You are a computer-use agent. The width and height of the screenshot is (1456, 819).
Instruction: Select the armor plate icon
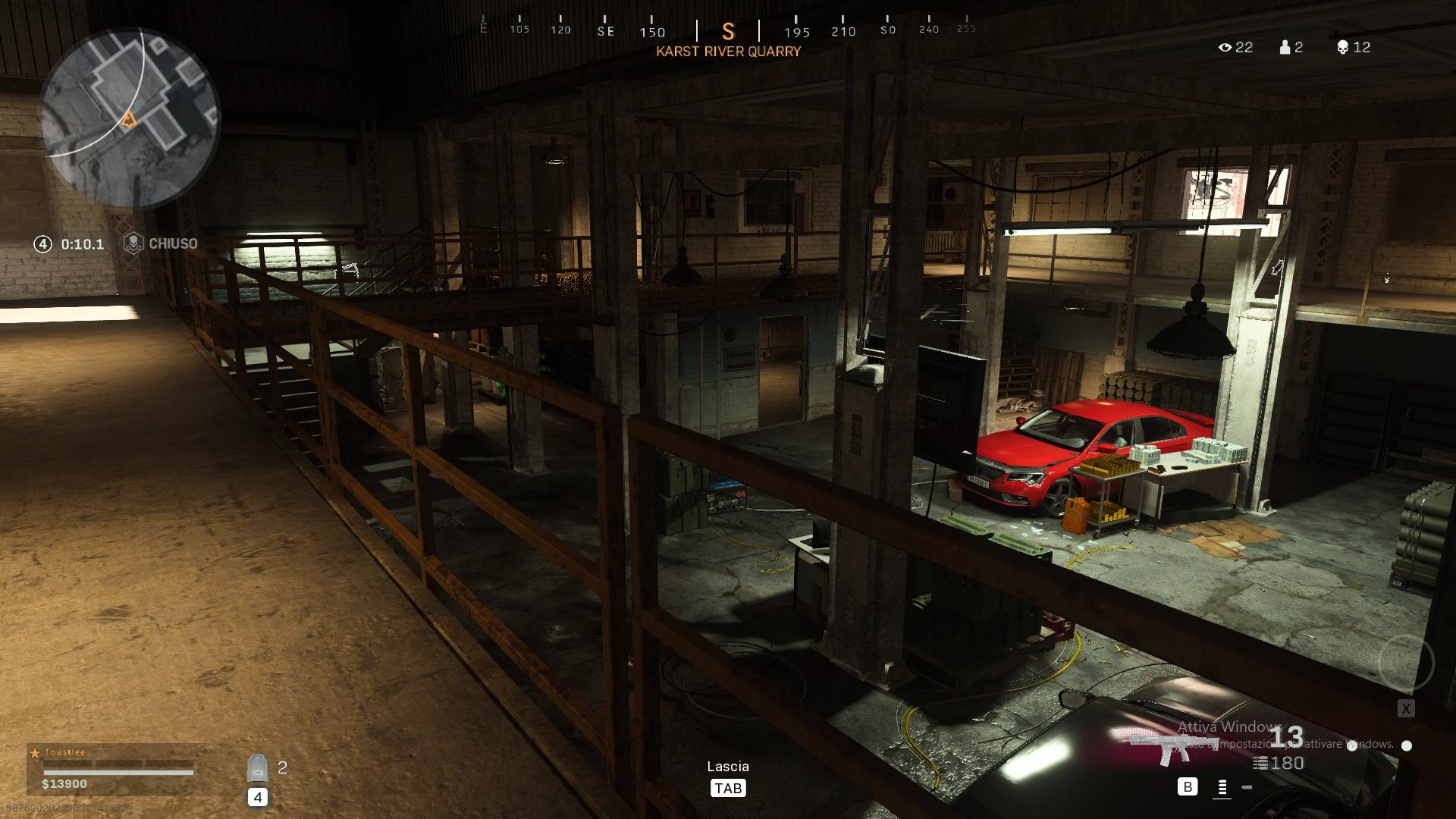tap(258, 768)
